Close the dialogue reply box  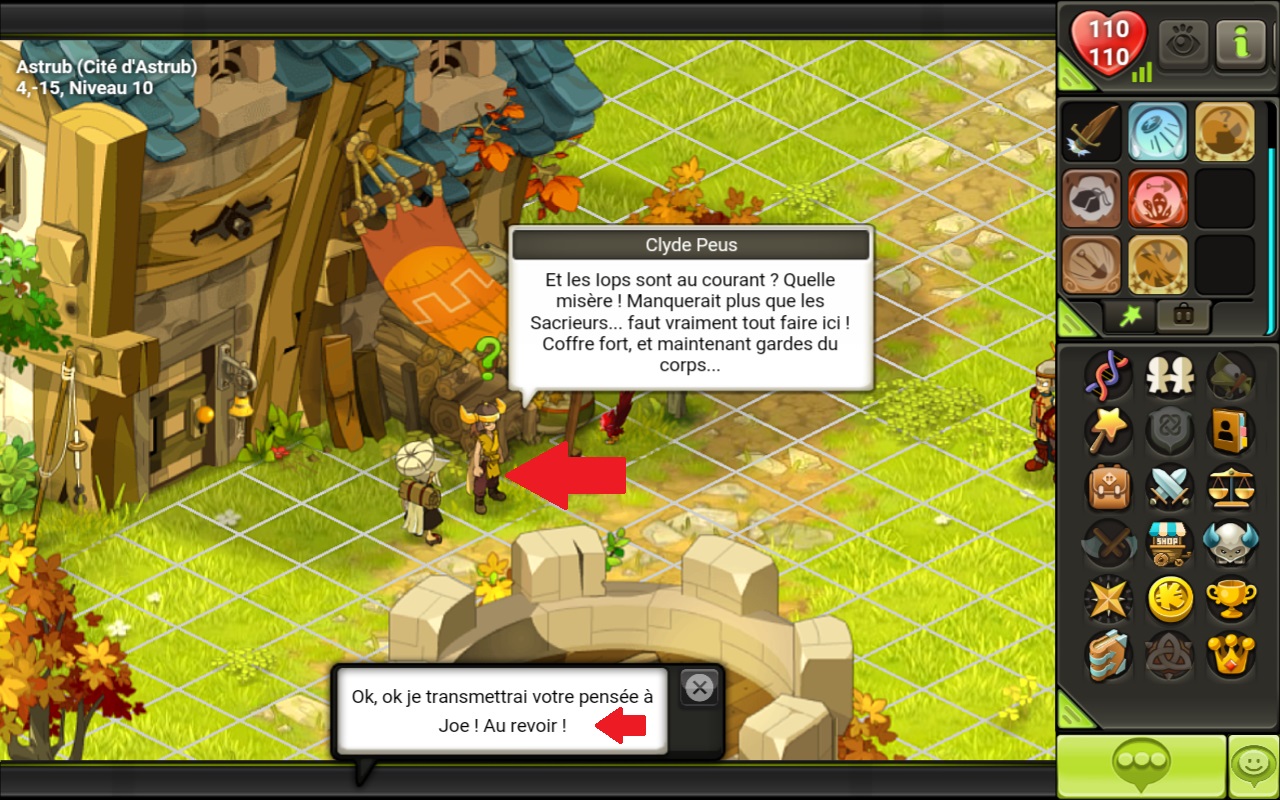pos(700,687)
